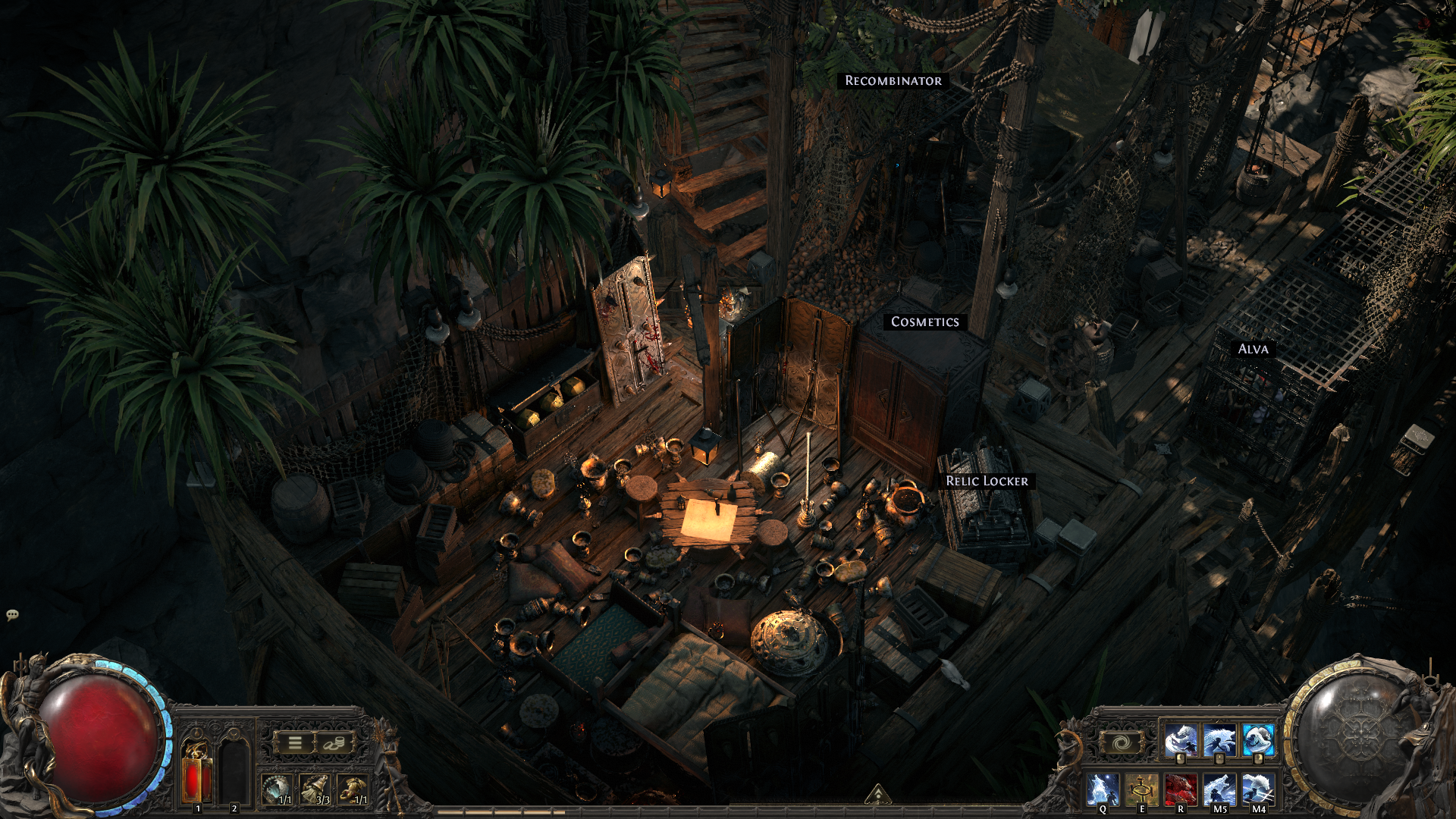Activate the blue-bordered glowing bear skill
The image size is (1456, 819).
[1258, 741]
